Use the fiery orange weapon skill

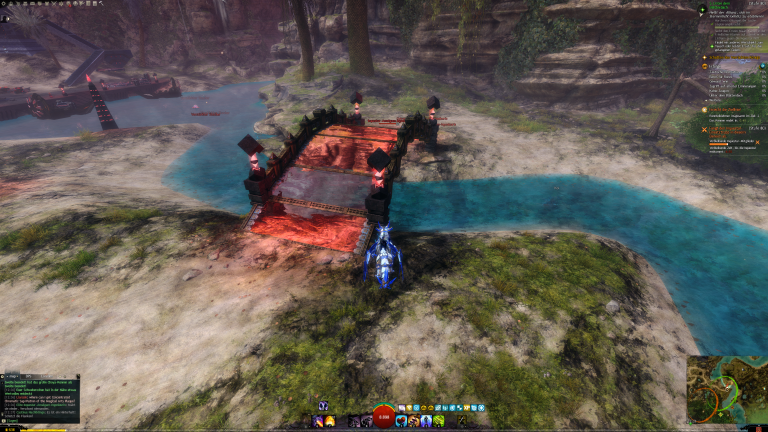[330, 421]
